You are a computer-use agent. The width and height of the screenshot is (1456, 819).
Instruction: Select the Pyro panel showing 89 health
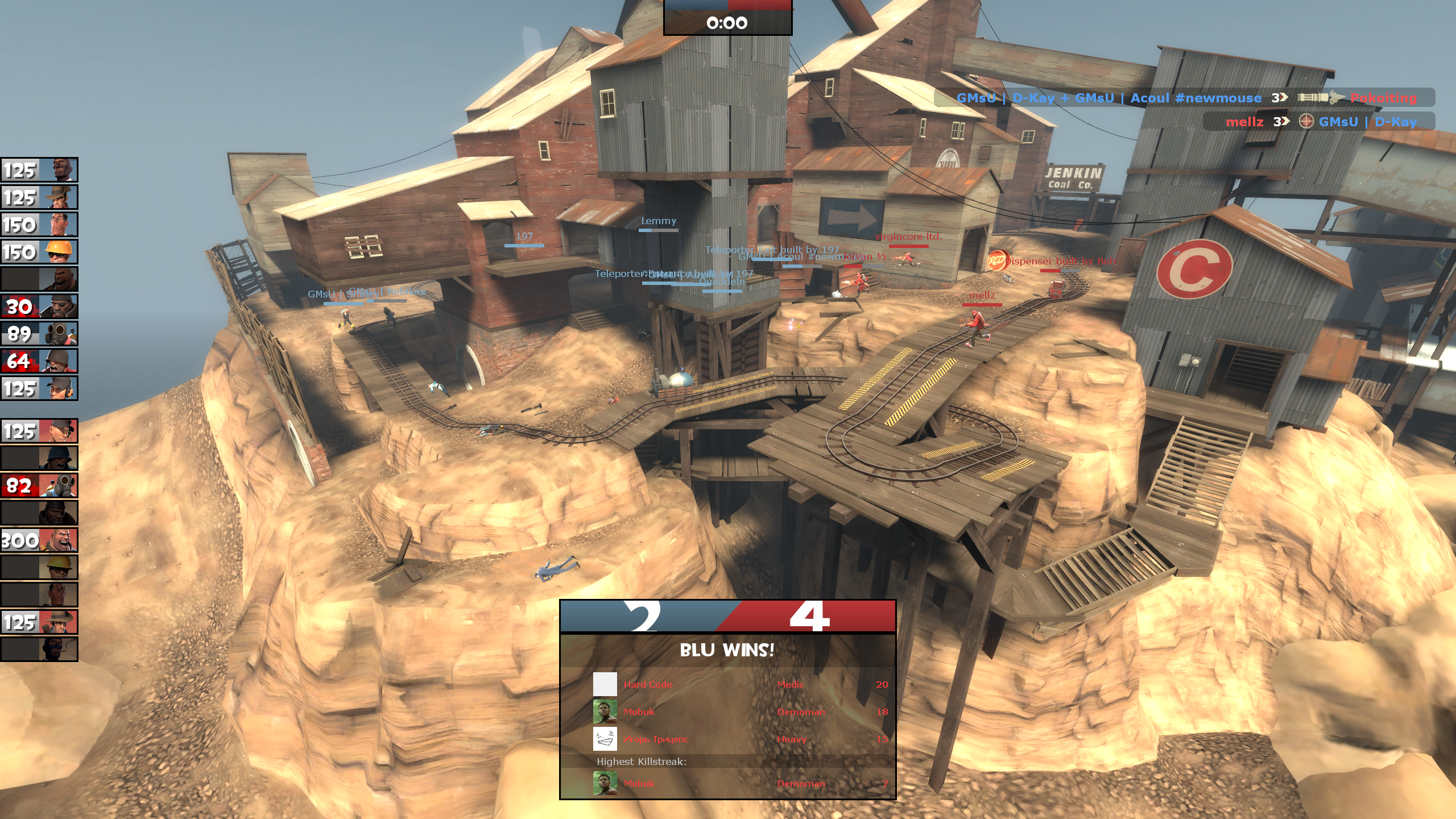click(x=39, y=334)
